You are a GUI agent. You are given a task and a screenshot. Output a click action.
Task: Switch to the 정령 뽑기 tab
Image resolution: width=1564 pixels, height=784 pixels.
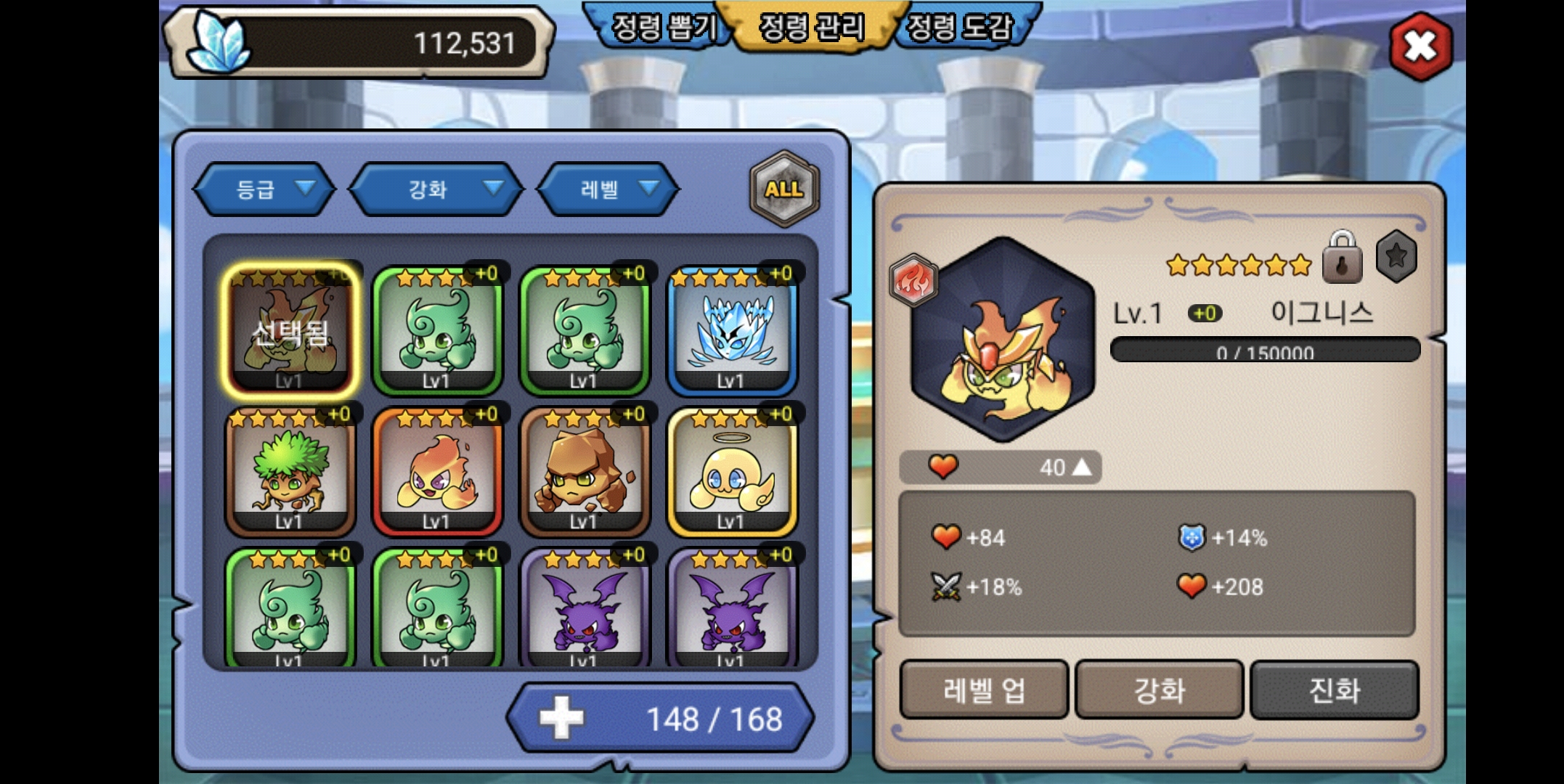pos(662,28)
